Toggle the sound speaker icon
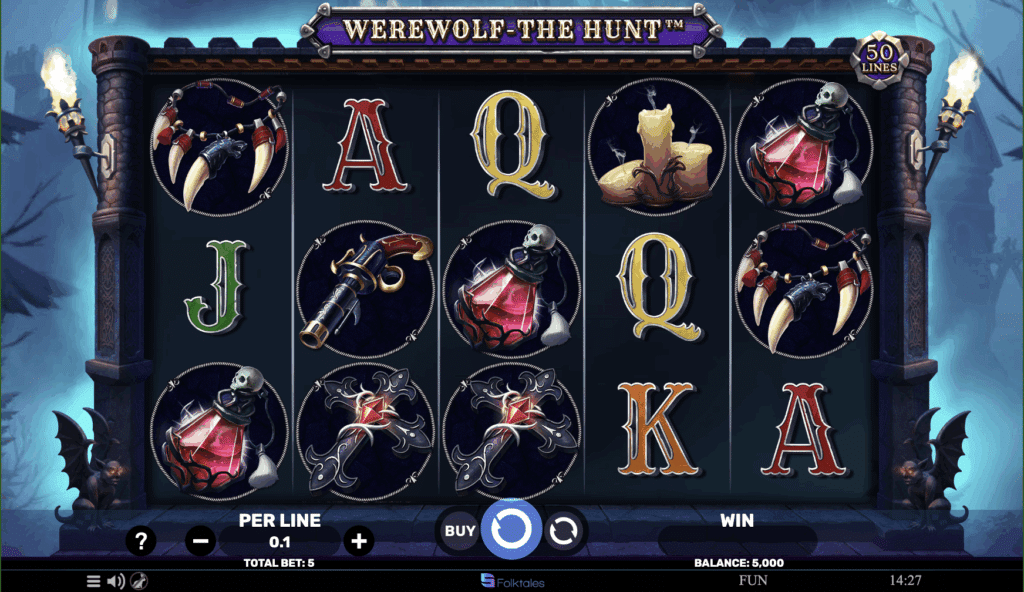This screenshot has width=1024, height=592. (116, 581)
